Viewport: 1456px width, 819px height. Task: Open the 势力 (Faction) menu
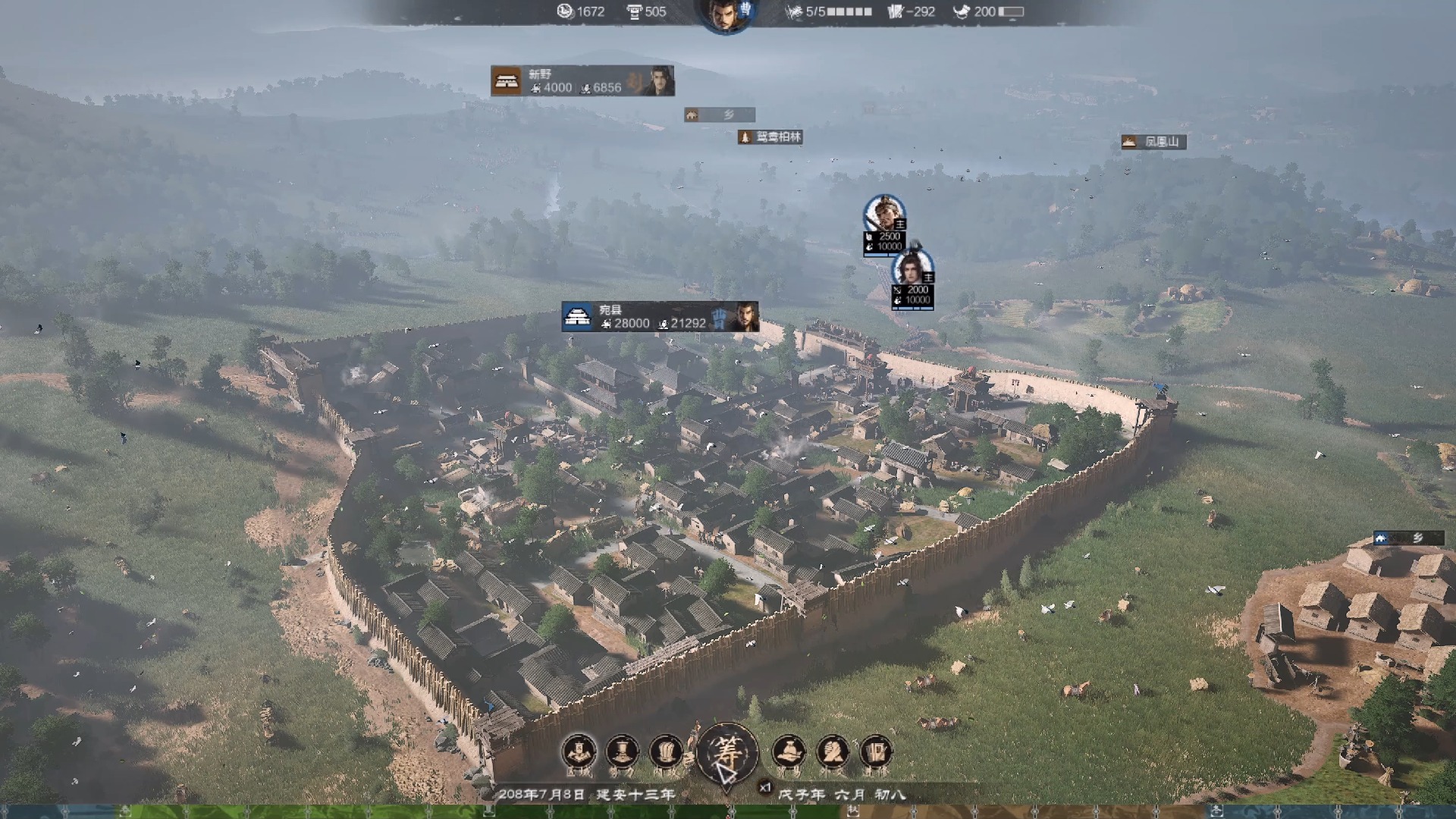click(622, 752)
